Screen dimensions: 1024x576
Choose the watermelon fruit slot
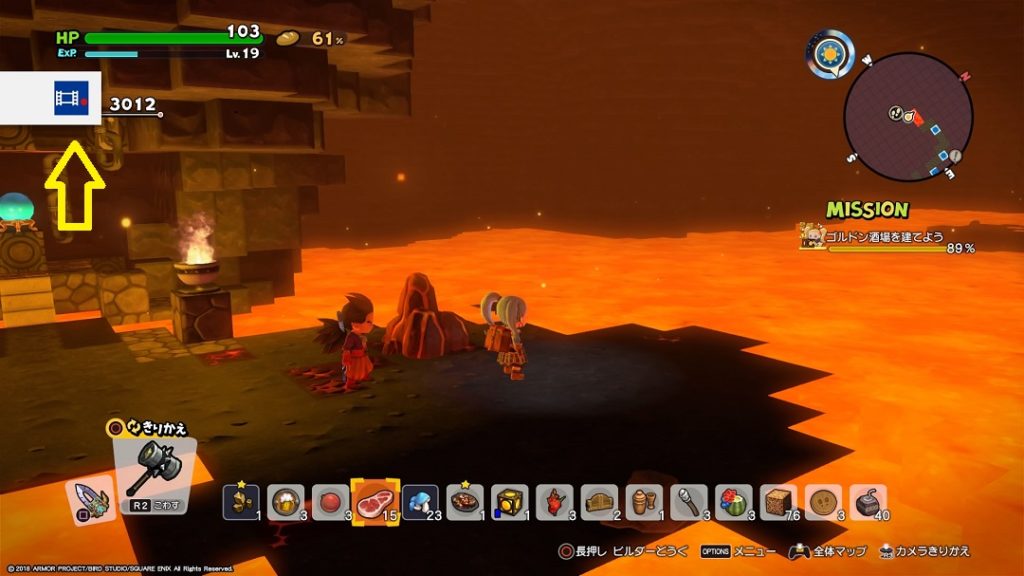pos(735,501)
